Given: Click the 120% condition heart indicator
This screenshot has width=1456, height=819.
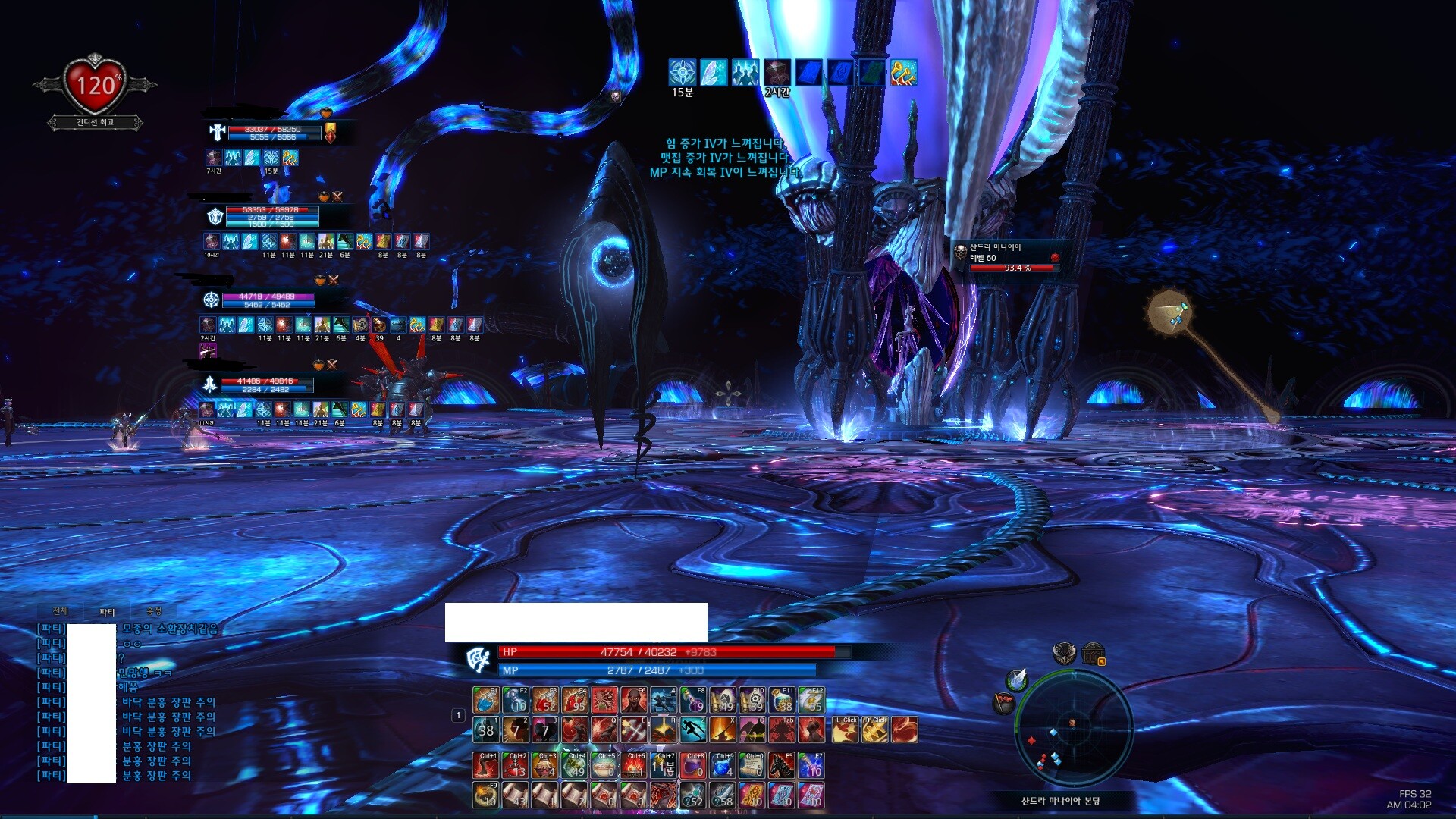Looking at the screenshot, I should [95, 85].
